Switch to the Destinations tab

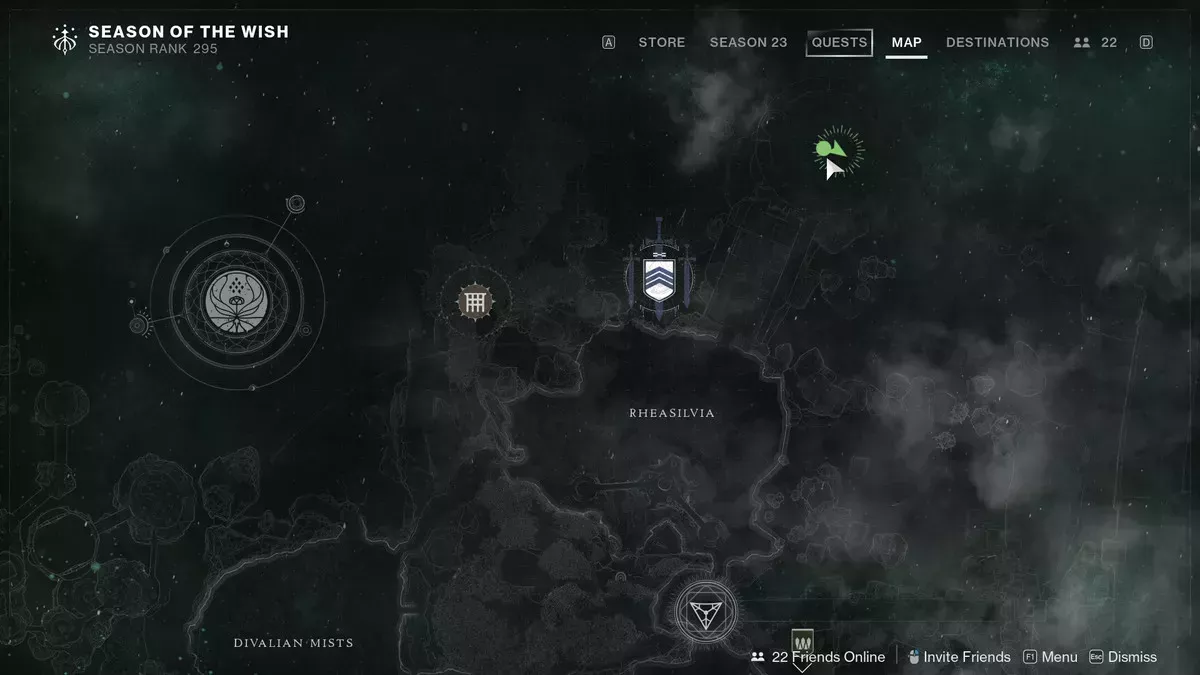click(x=997, y=42)
